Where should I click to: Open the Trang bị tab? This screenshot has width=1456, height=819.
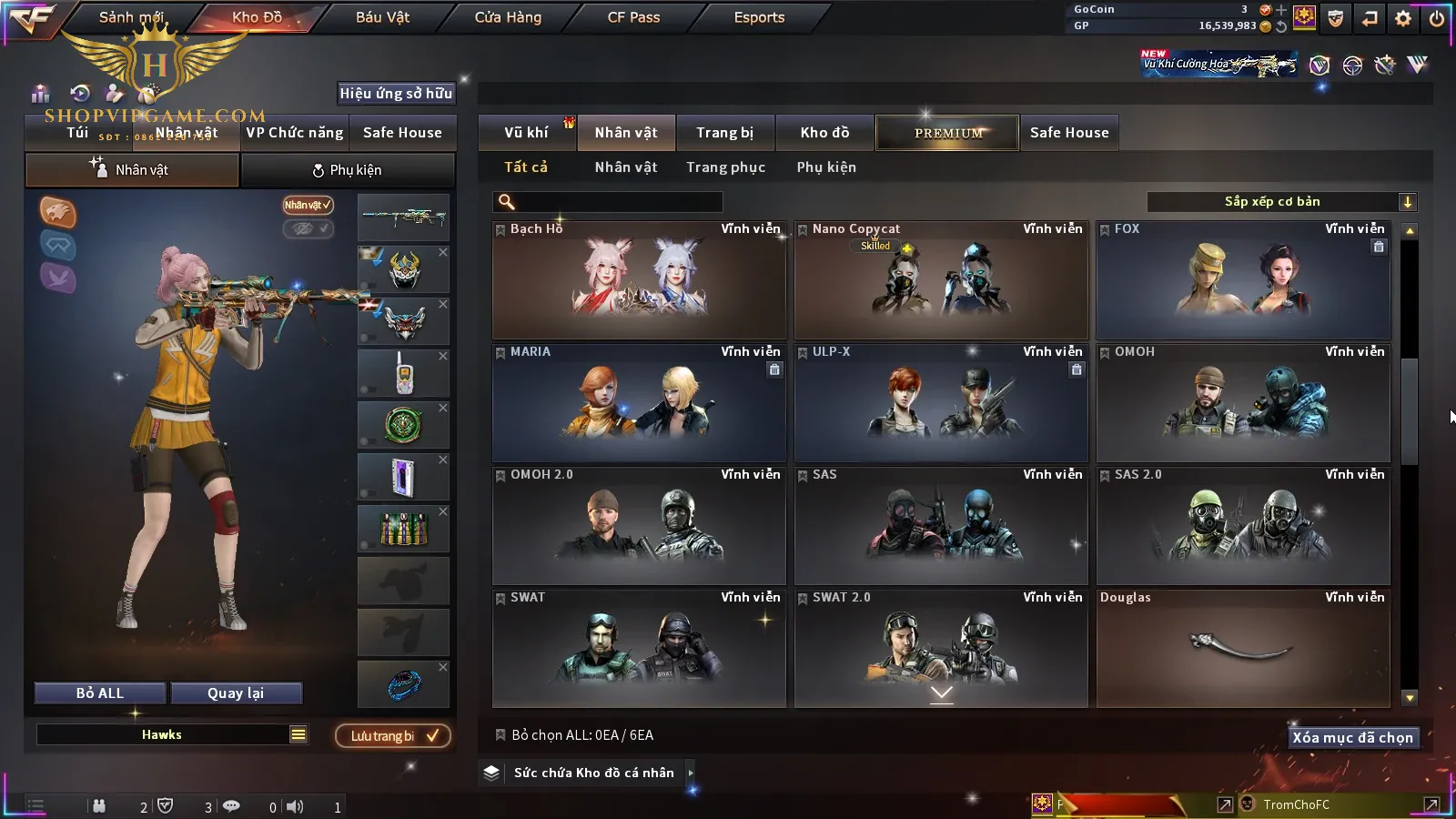[x=724, y=133]
